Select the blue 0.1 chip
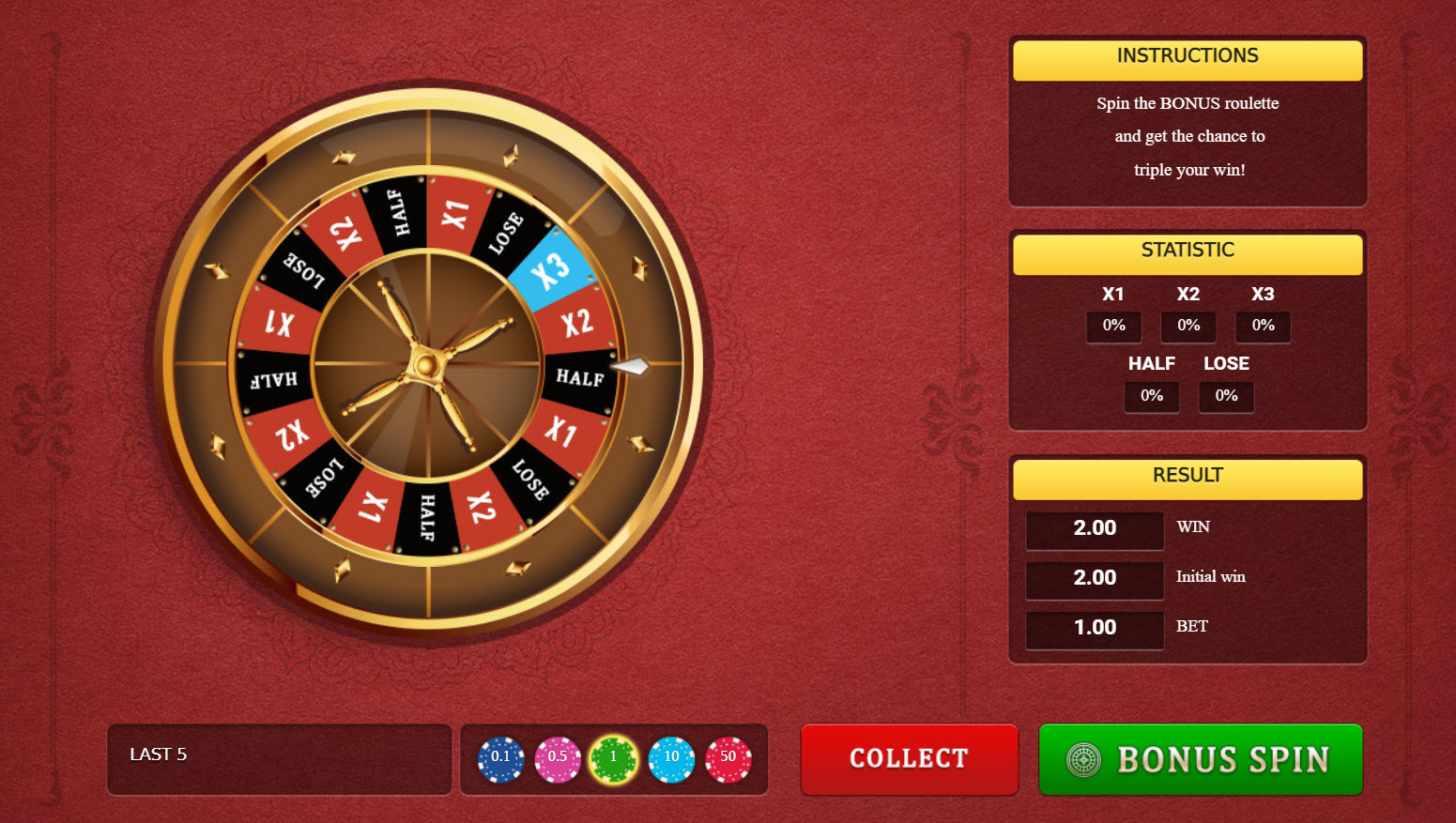 500,758
